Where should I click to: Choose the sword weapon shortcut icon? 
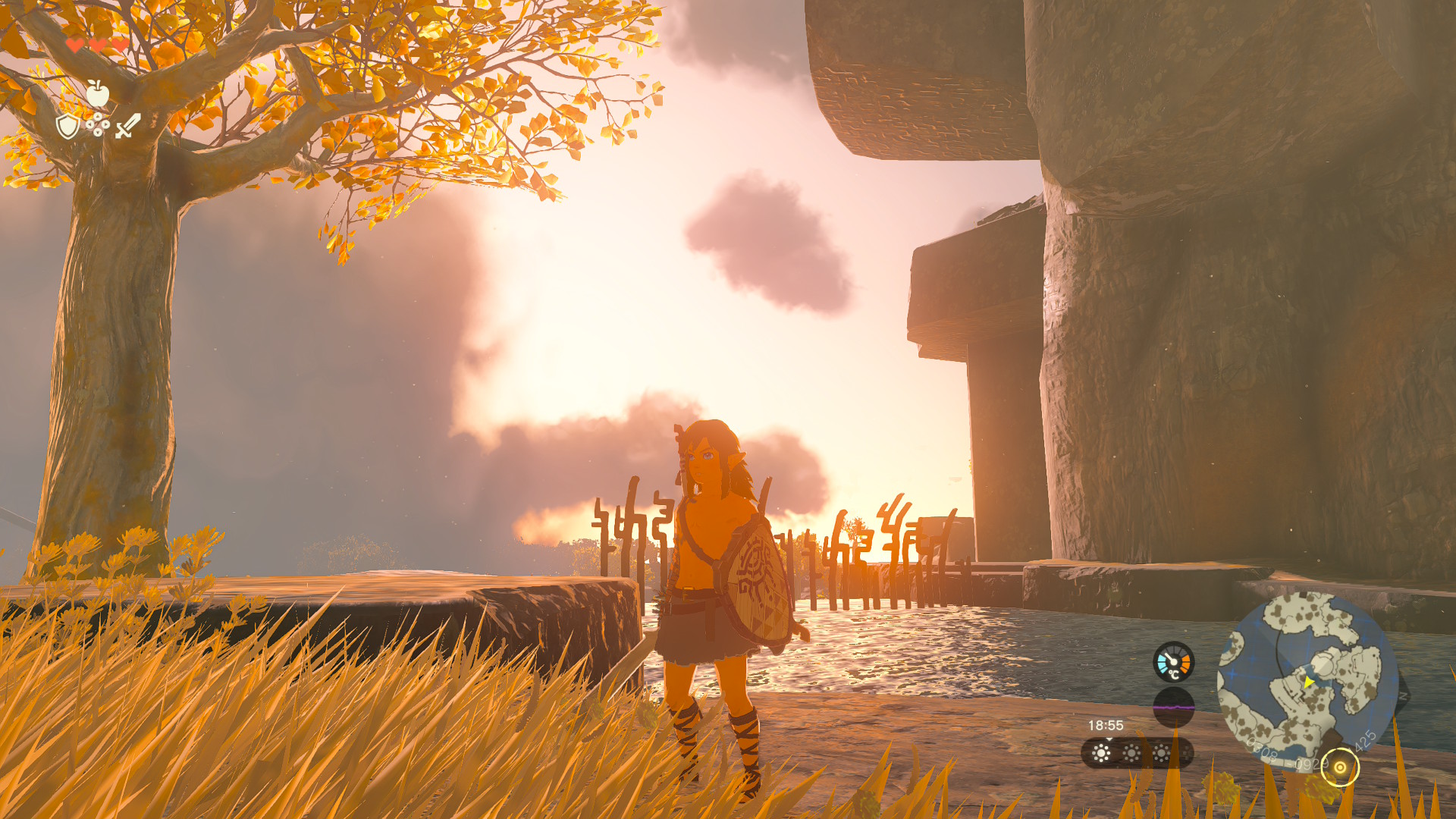pos(127,126)
